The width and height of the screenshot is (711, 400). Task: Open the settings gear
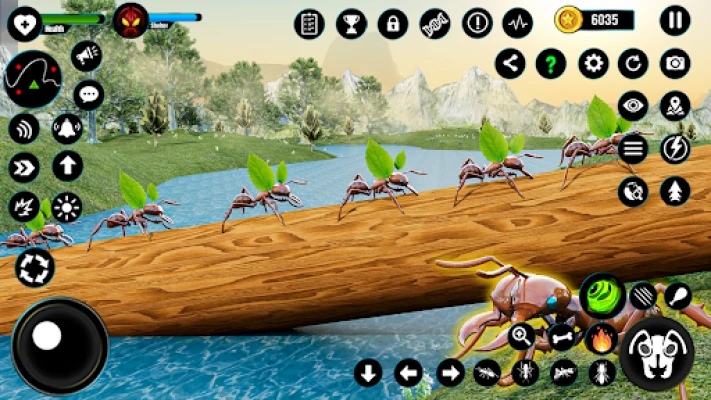(x=594, y=64)
